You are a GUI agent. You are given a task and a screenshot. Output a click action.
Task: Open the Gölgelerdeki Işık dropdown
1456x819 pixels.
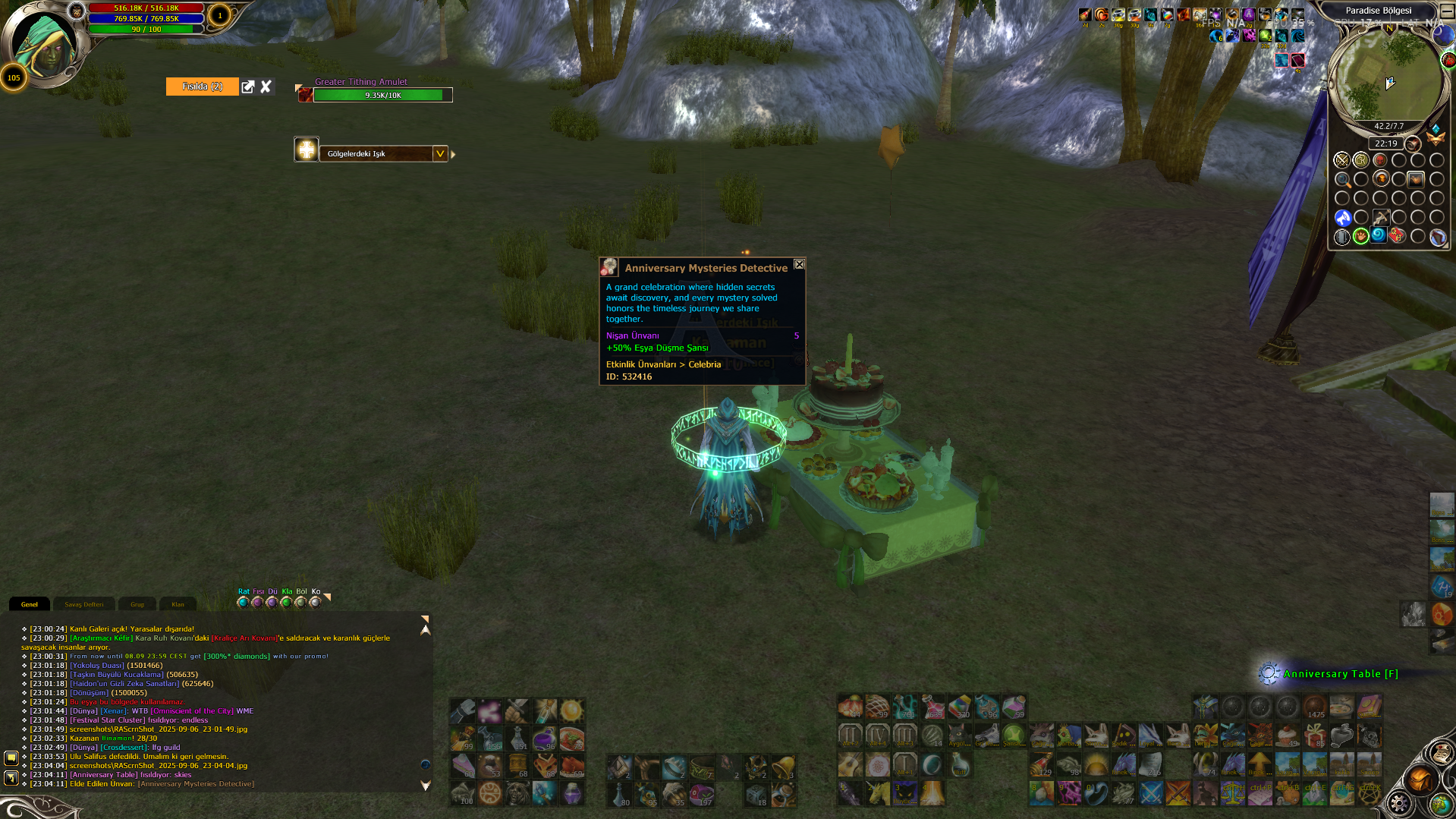pos(439,153)
